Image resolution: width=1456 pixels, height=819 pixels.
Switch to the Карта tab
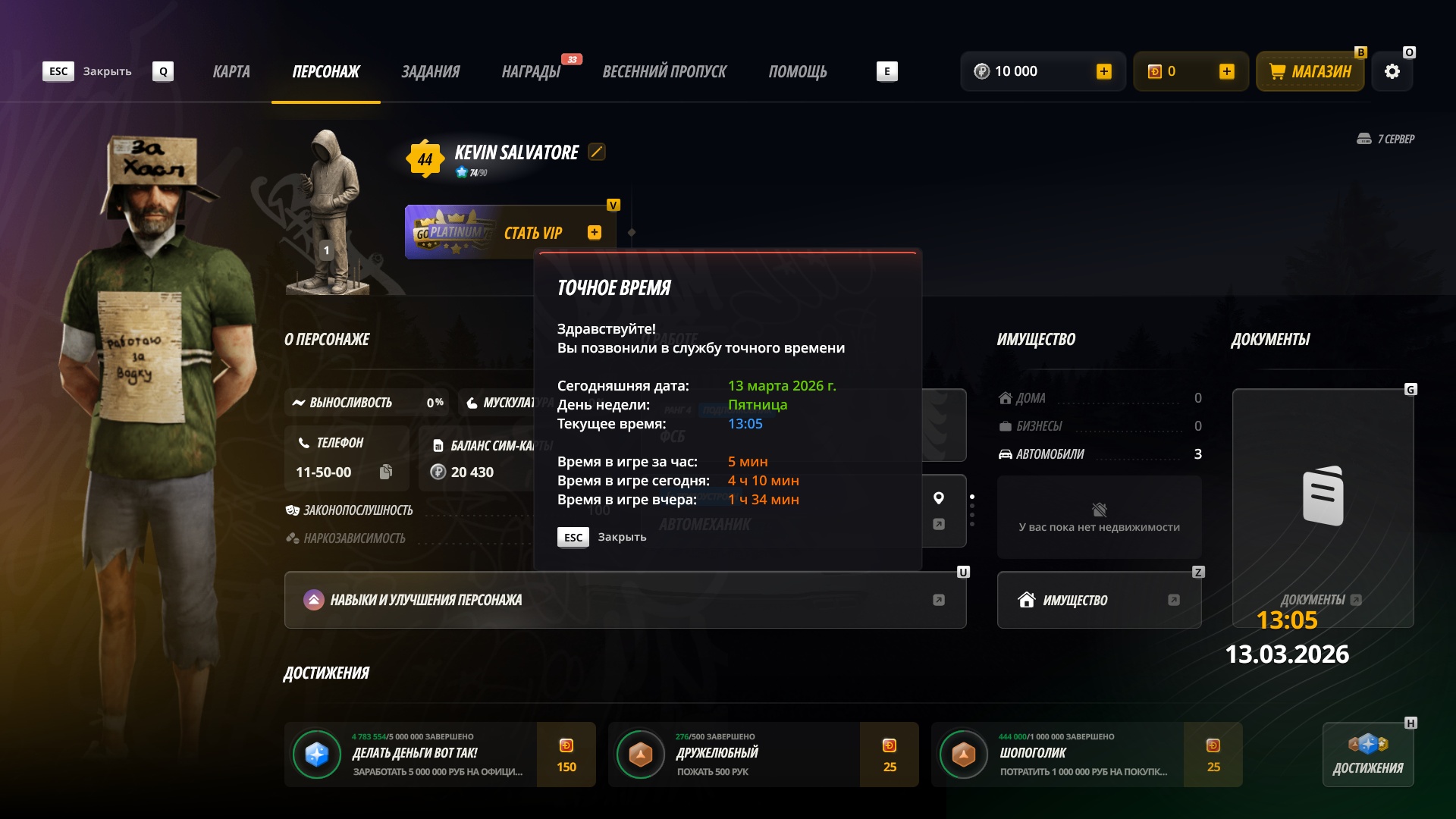point(231,72)
